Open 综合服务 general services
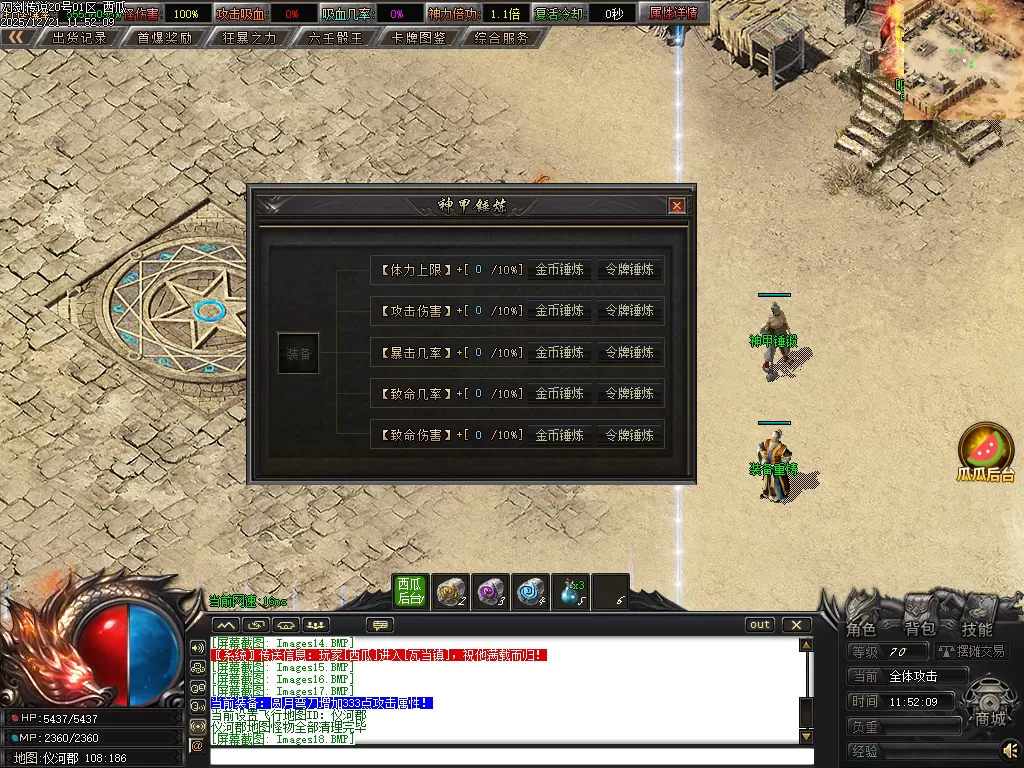 click(501, 38)
